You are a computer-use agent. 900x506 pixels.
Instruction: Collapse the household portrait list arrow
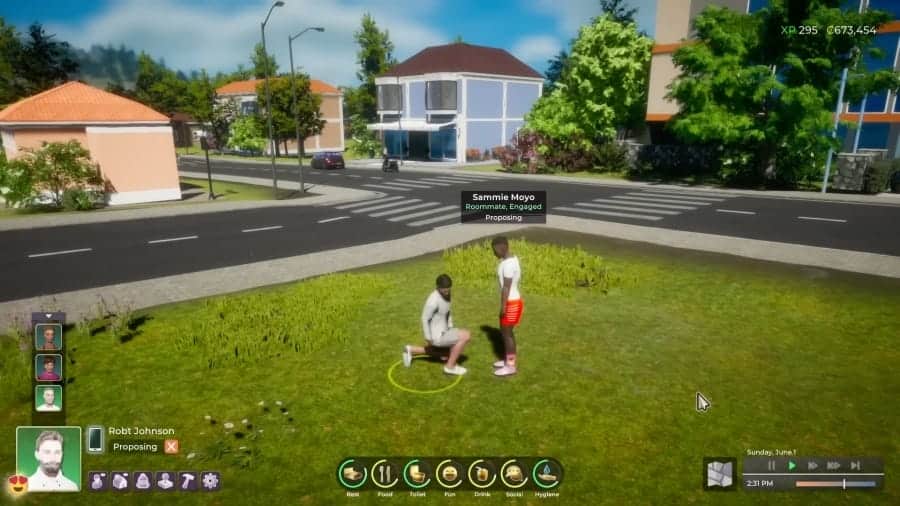point(48,317)
